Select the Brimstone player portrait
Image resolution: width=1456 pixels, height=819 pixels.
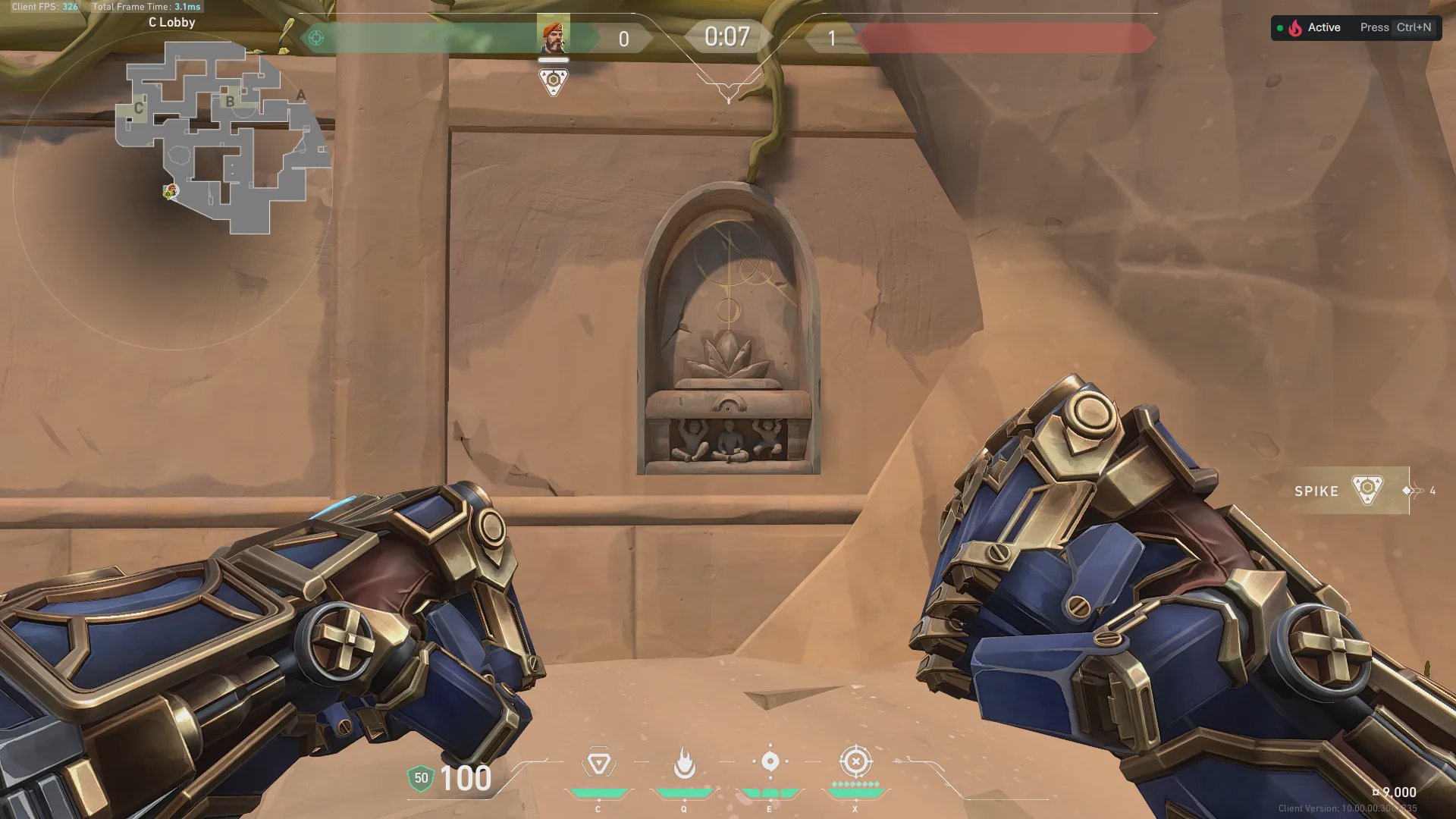click(x=553, y=36)
